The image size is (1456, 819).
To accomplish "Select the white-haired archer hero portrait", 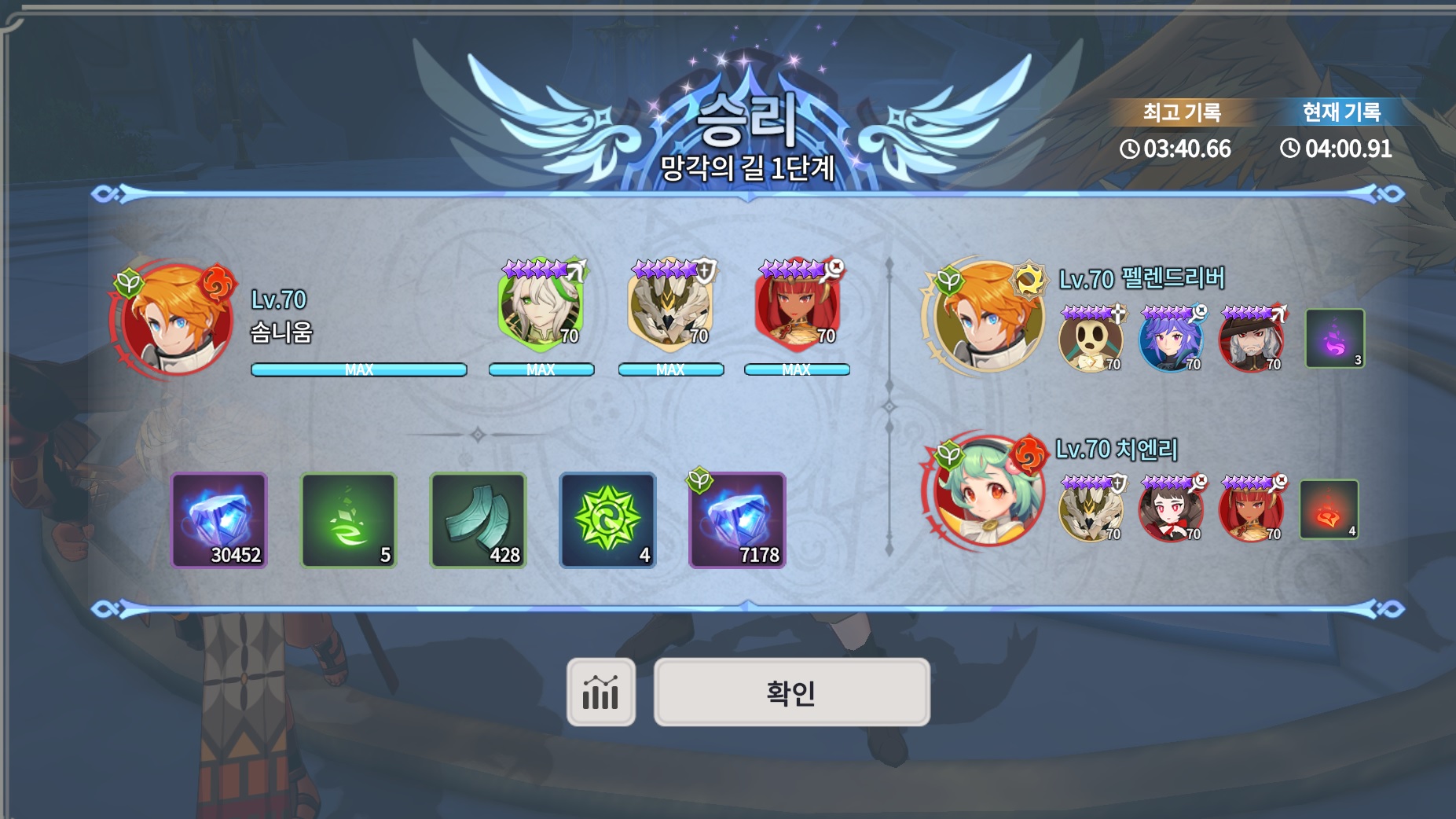I will pos(541,307).
